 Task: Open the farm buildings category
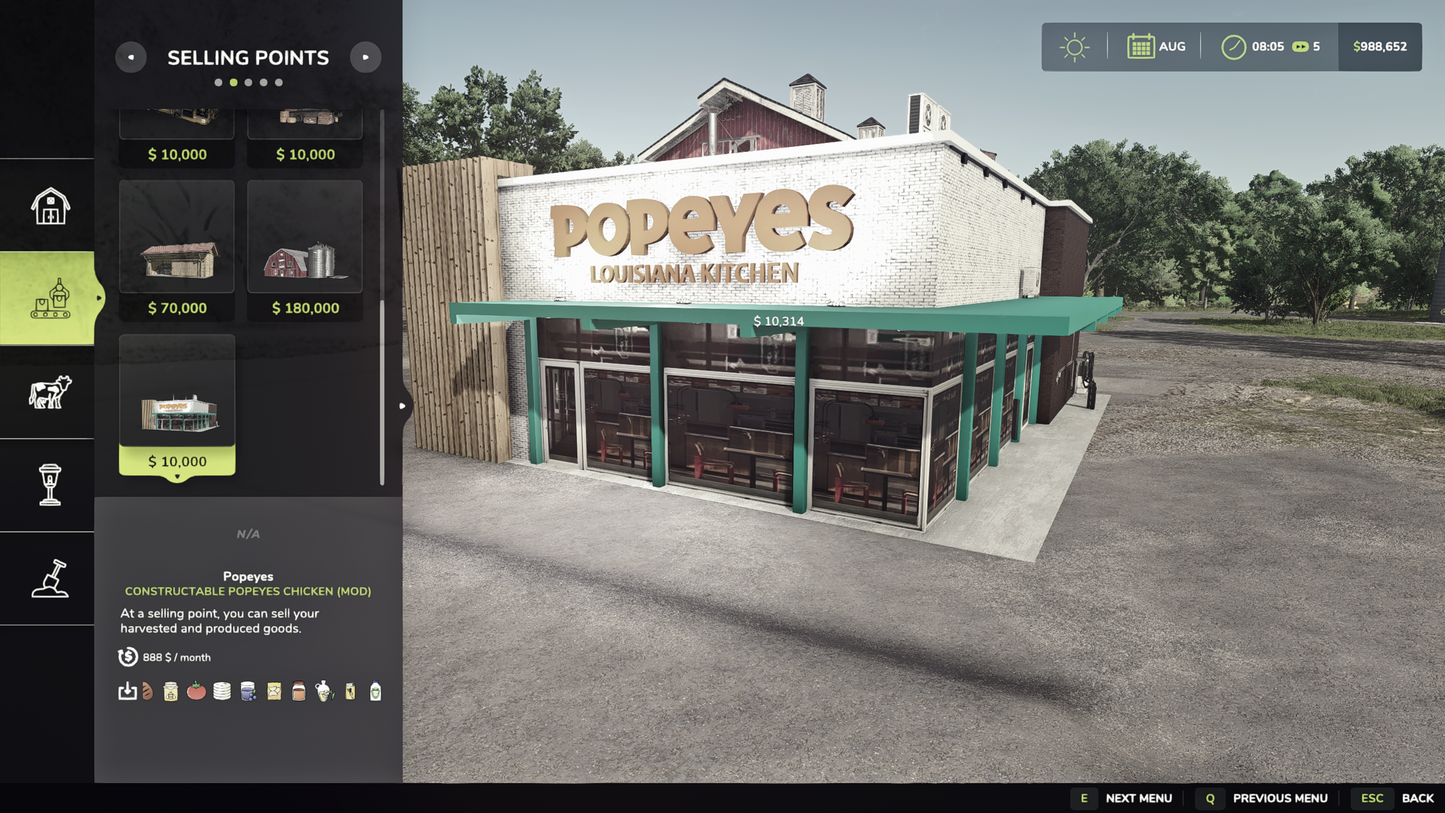tap(49, 206)
